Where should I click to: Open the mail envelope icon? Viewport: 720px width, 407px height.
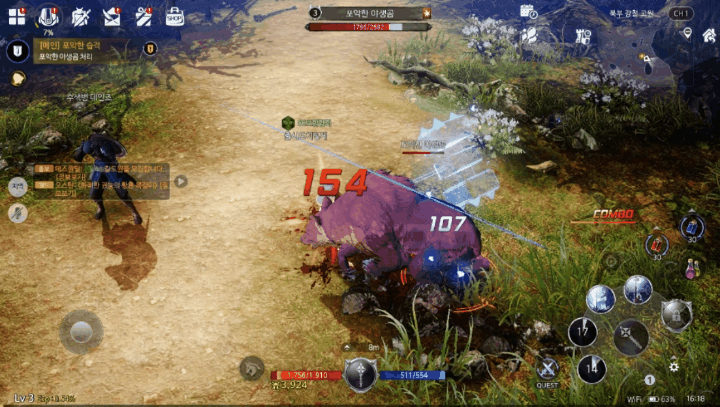pos(112,16)
